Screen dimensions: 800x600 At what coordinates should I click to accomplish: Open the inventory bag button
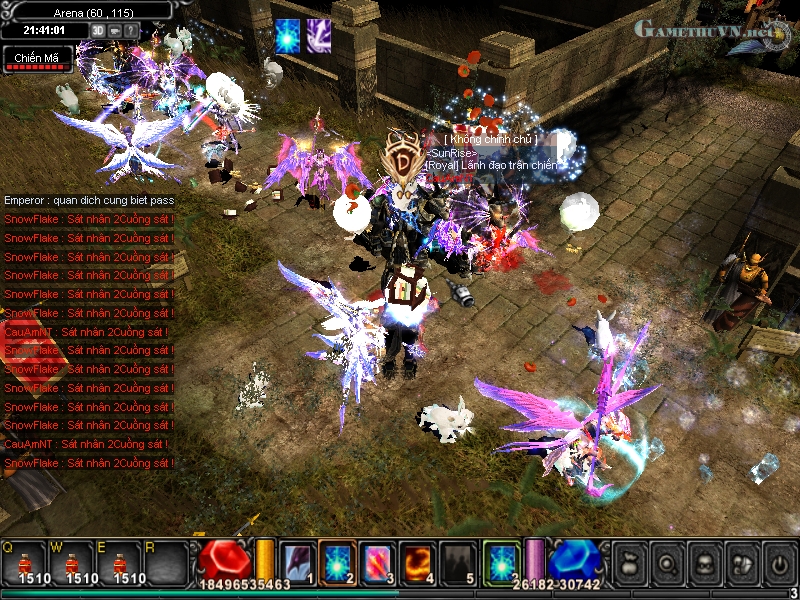pos(630,563)
